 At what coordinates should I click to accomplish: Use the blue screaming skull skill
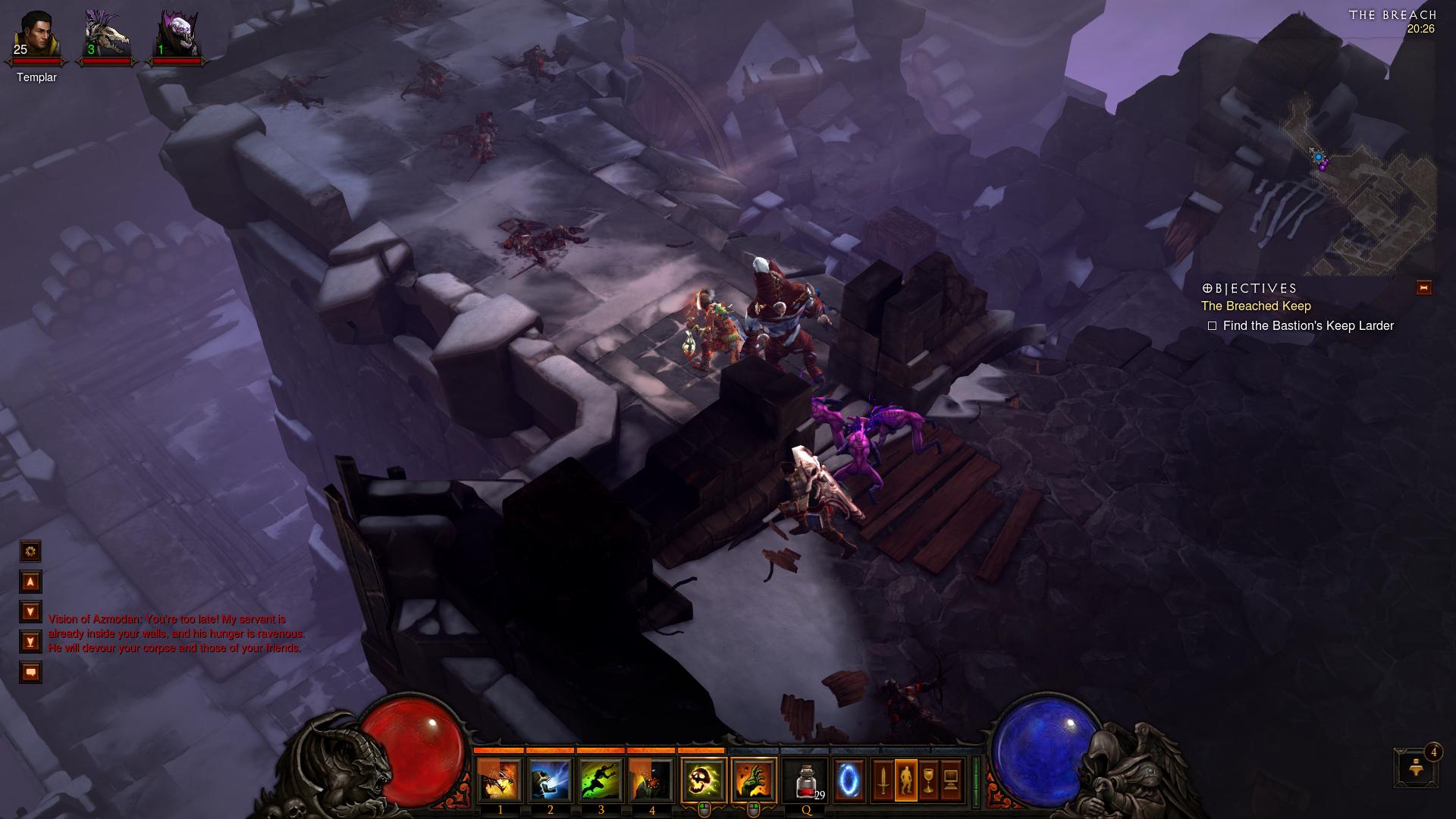point(550,780)
